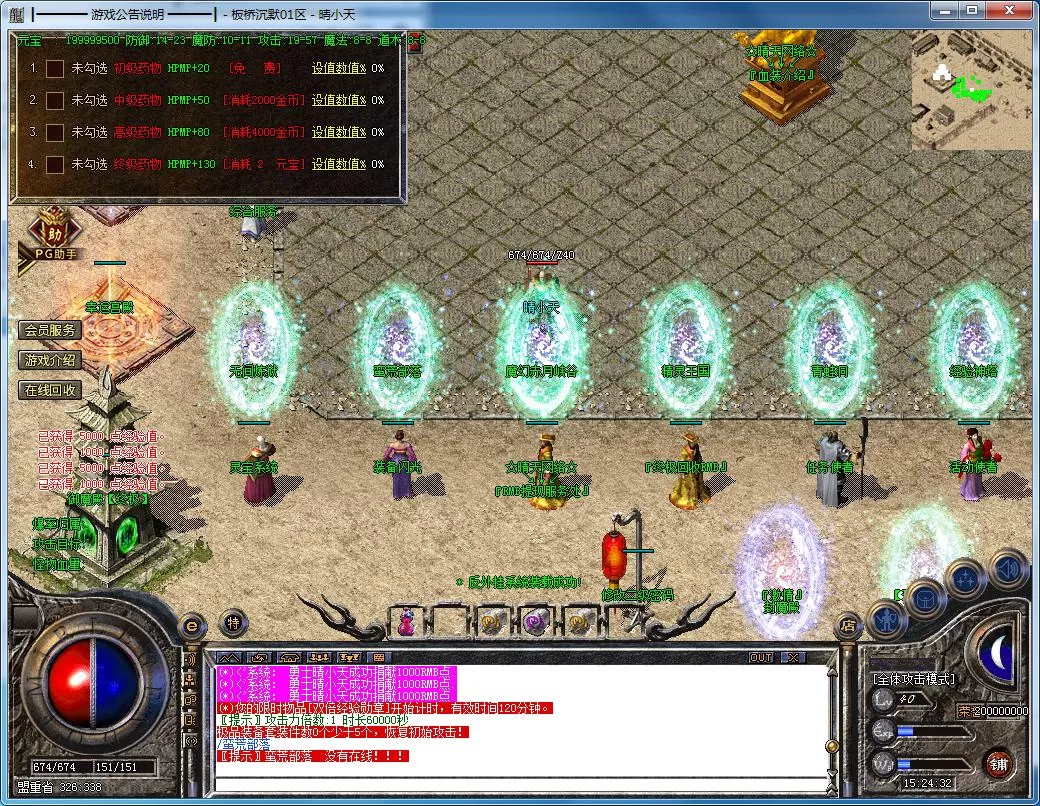
Task: Select the pink potion hotbar slot
Action: tap(406, 622)
